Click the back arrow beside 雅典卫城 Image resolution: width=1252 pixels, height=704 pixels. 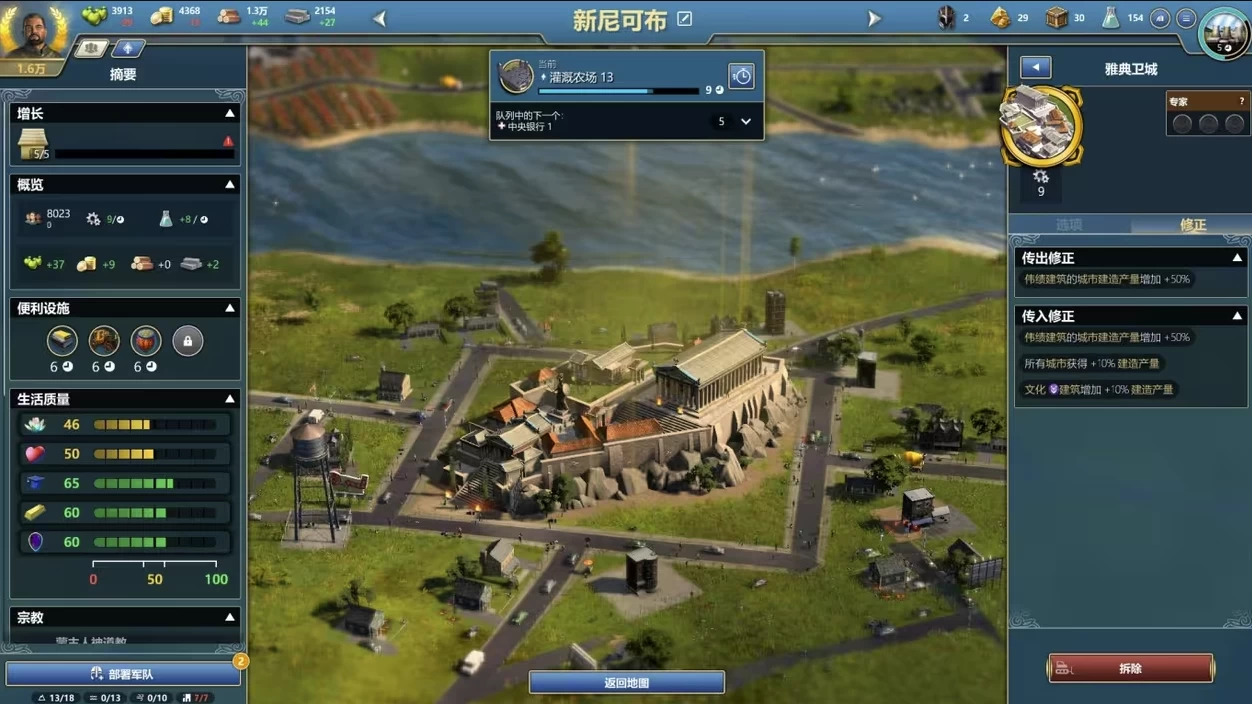(x=1035, y=68)
